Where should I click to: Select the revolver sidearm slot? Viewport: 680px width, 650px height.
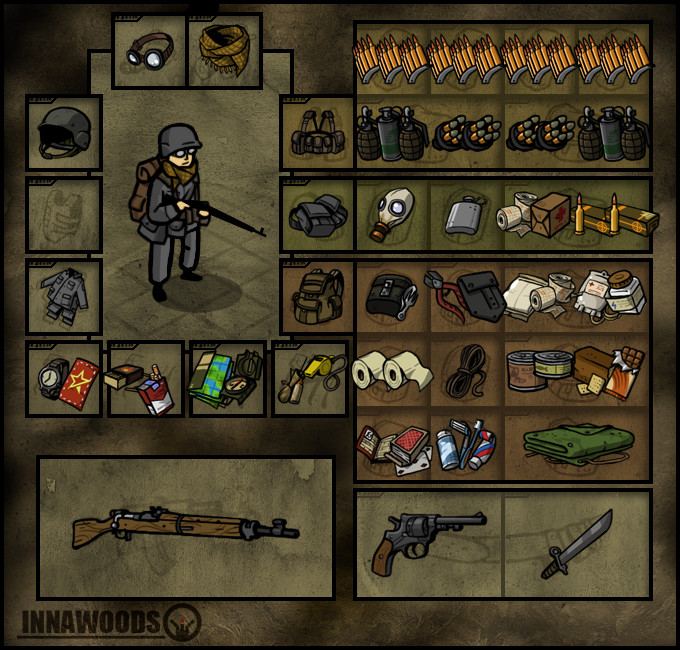pyautogui.click(x=428, y=543)
